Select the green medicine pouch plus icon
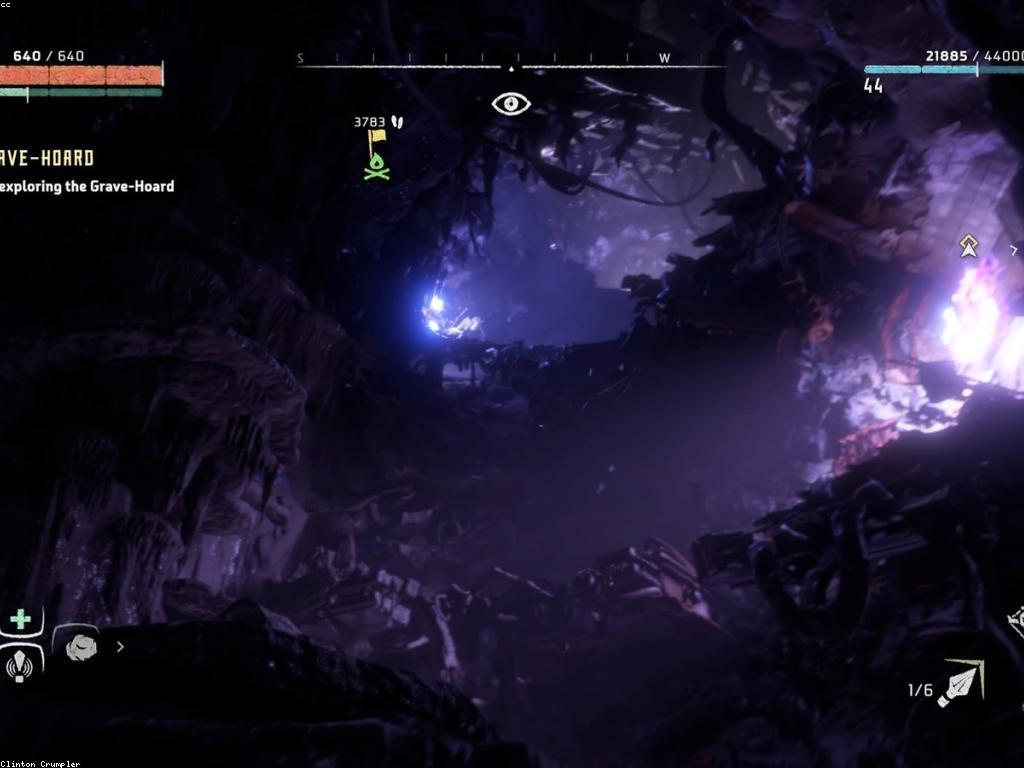Screen dimensions: 1024x768 [20, 619]
